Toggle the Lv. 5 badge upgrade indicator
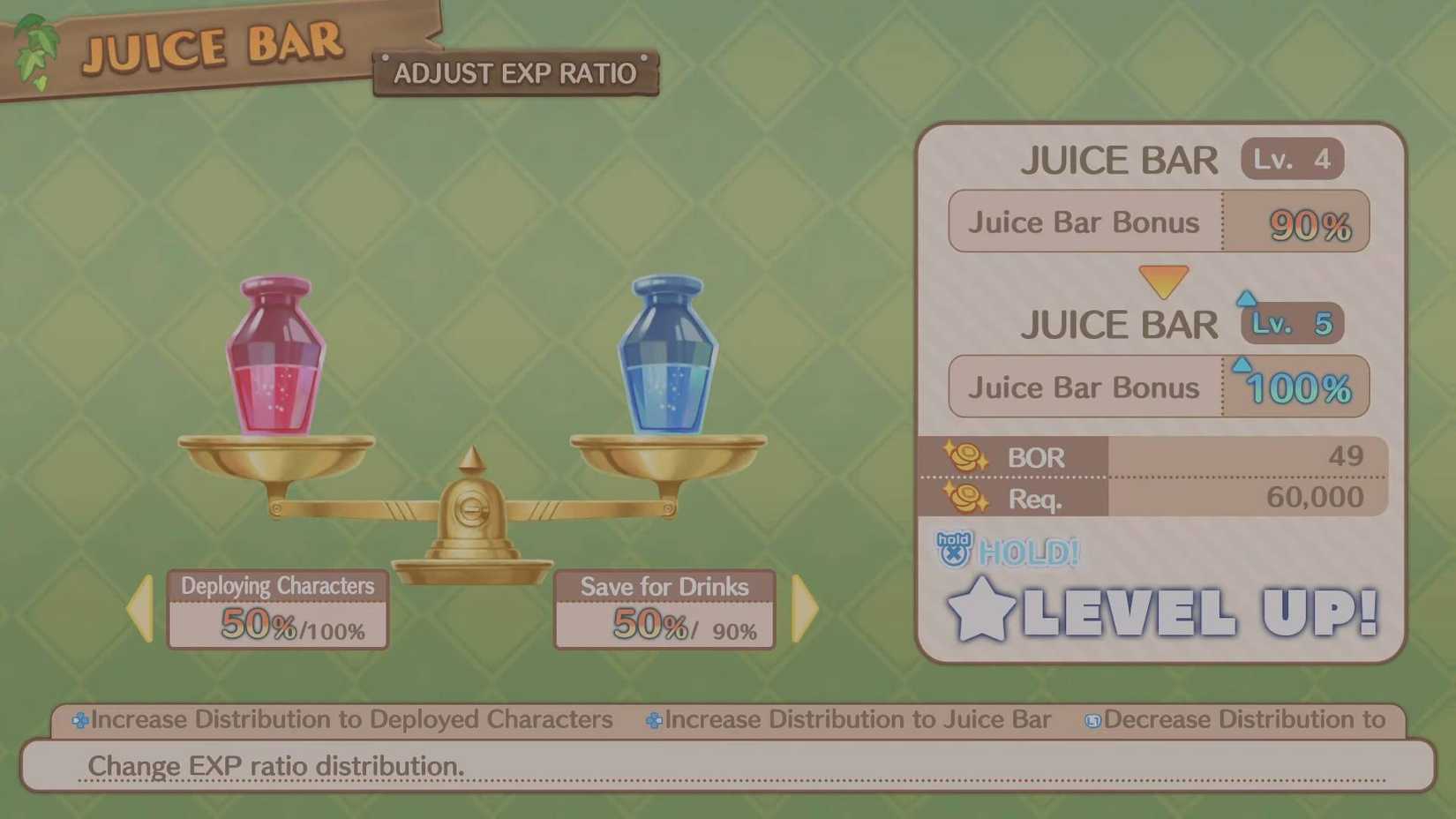The image size is (1456, 819). pos(1291,323)
